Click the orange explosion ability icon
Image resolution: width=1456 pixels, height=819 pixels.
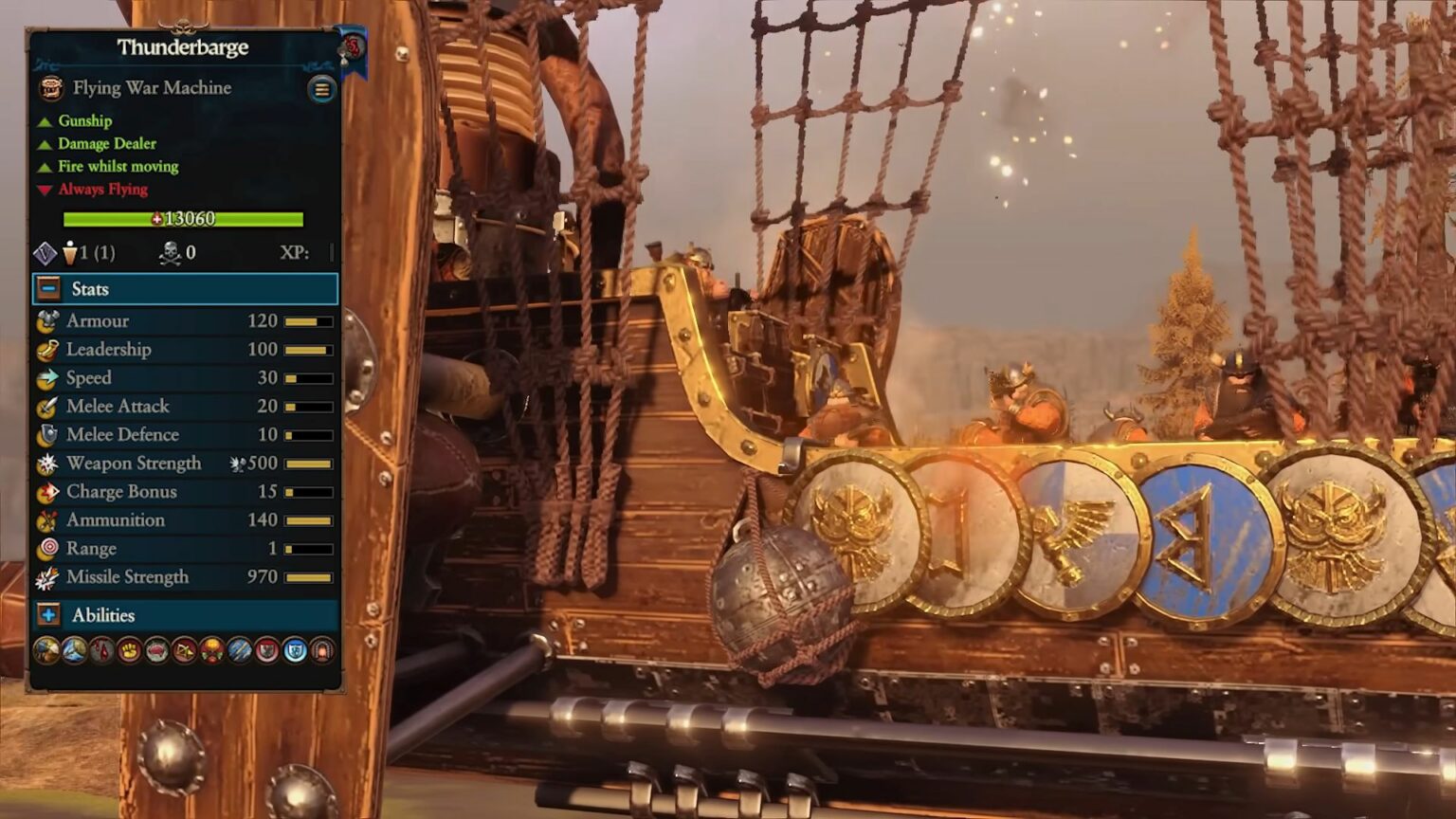click(x=211, y=650)
